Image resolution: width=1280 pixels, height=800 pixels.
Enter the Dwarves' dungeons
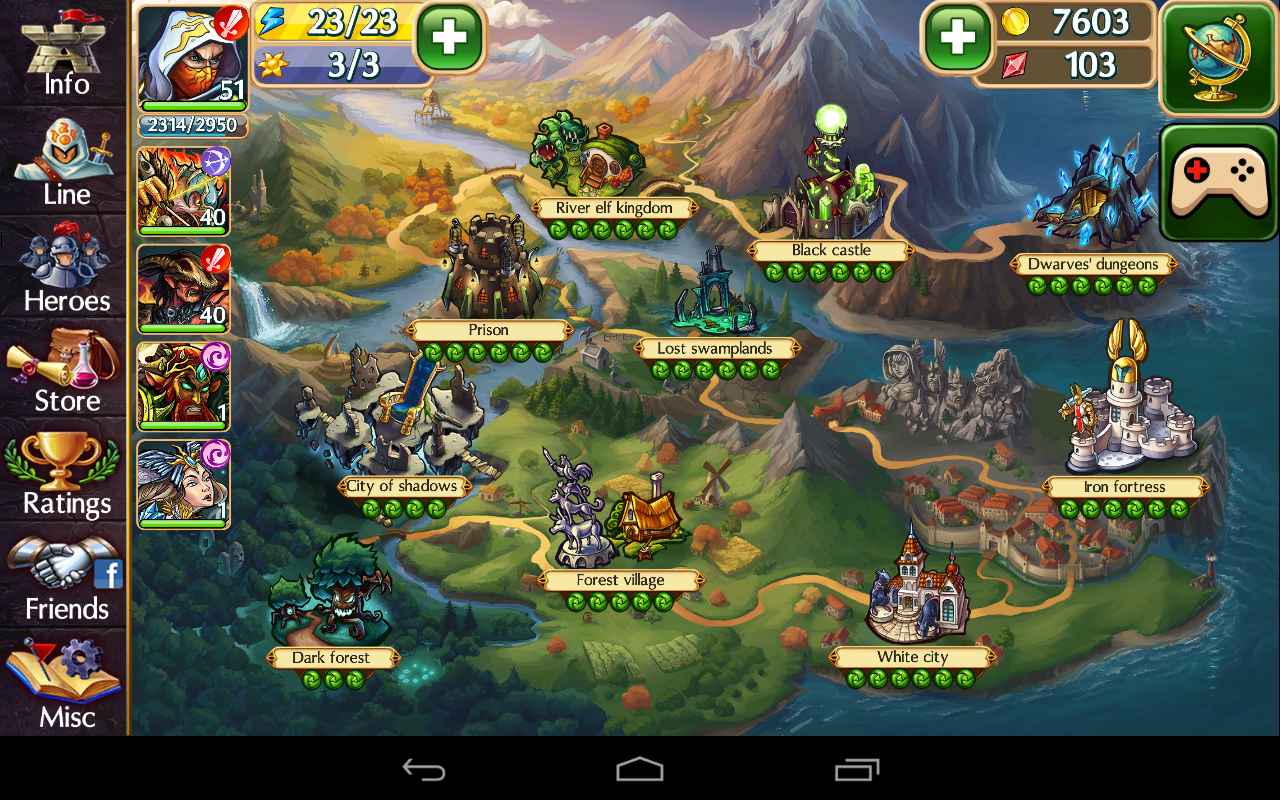point(1093,264)
